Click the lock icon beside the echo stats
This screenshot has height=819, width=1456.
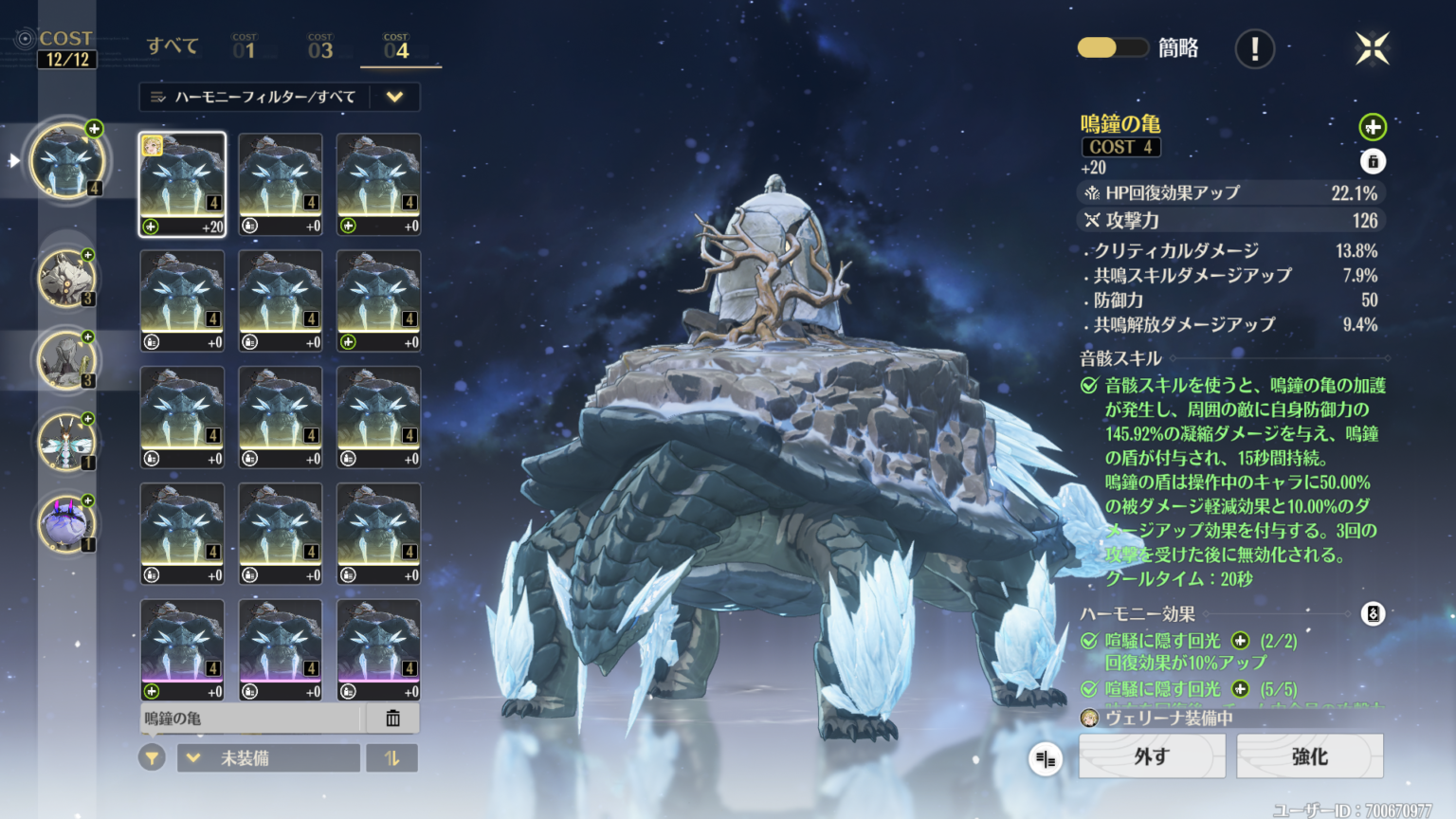coord(1373,161)
